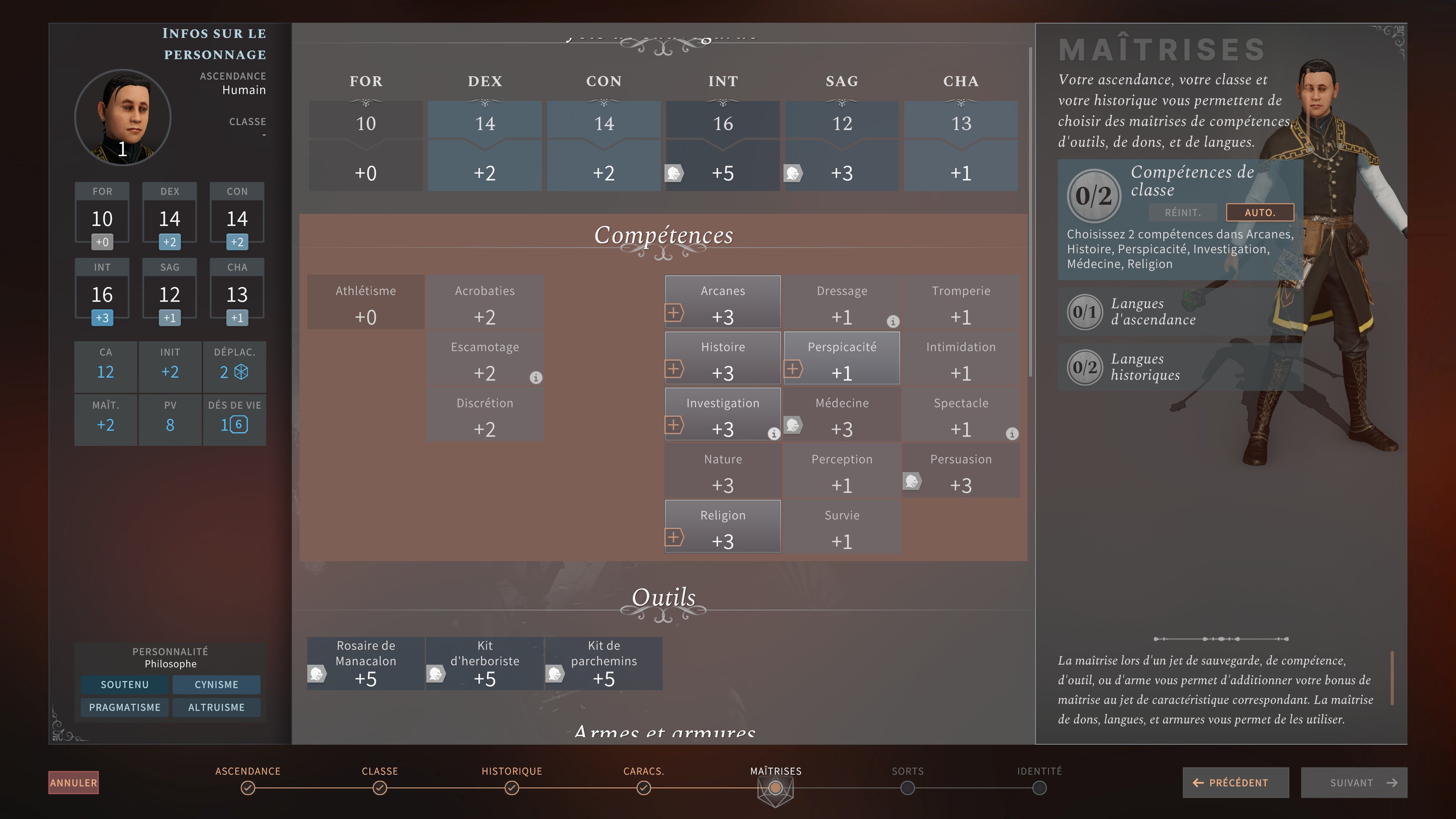Click the SUIVANT button to continue

[x=1354, y=783]
